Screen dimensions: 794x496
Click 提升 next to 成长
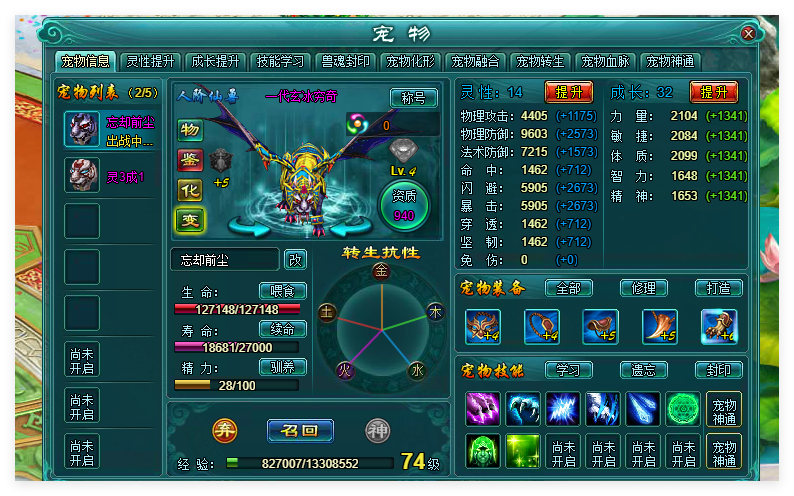coord(713,92)
